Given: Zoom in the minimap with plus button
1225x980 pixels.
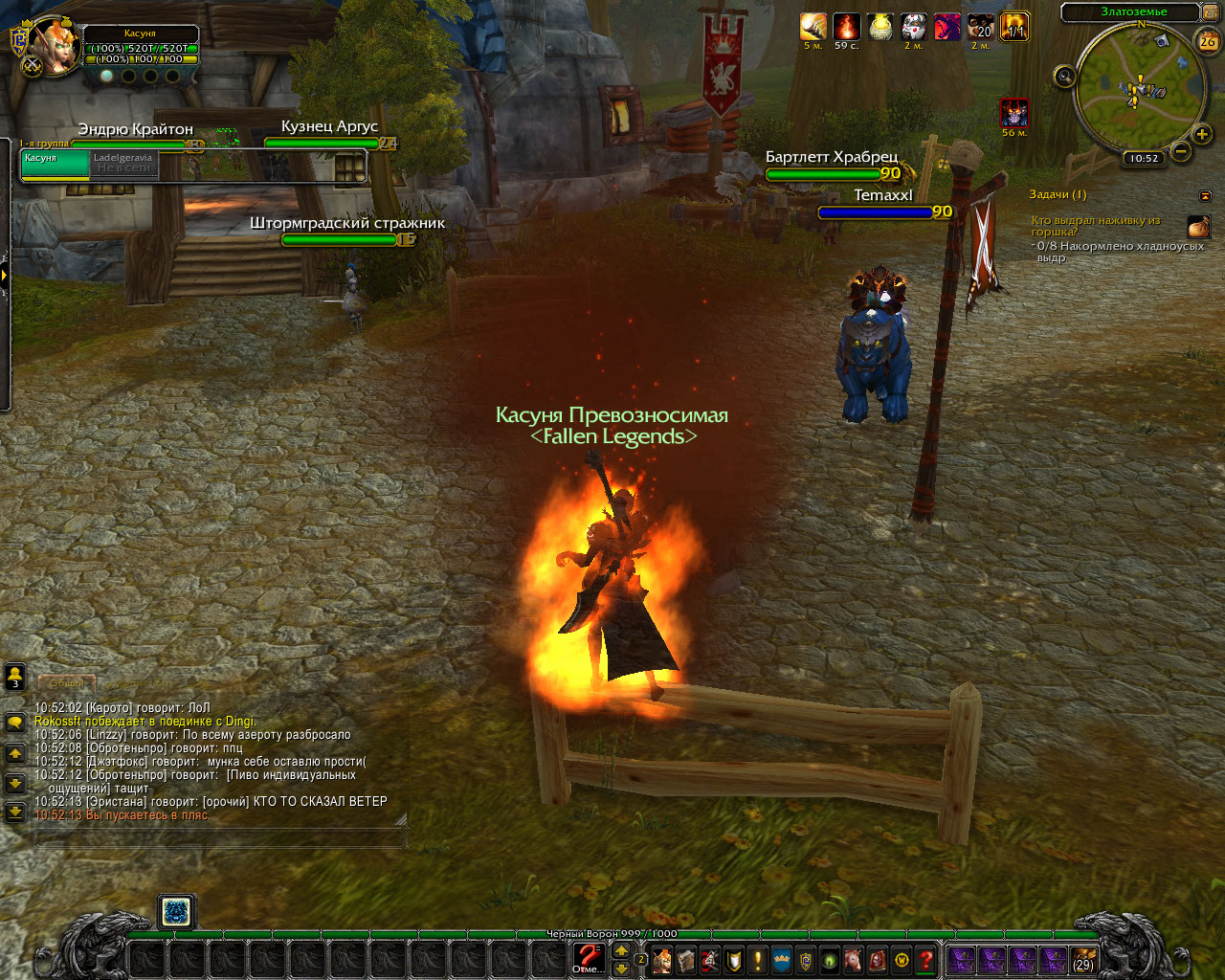Looking at the screenshot, I should 1202,134.
